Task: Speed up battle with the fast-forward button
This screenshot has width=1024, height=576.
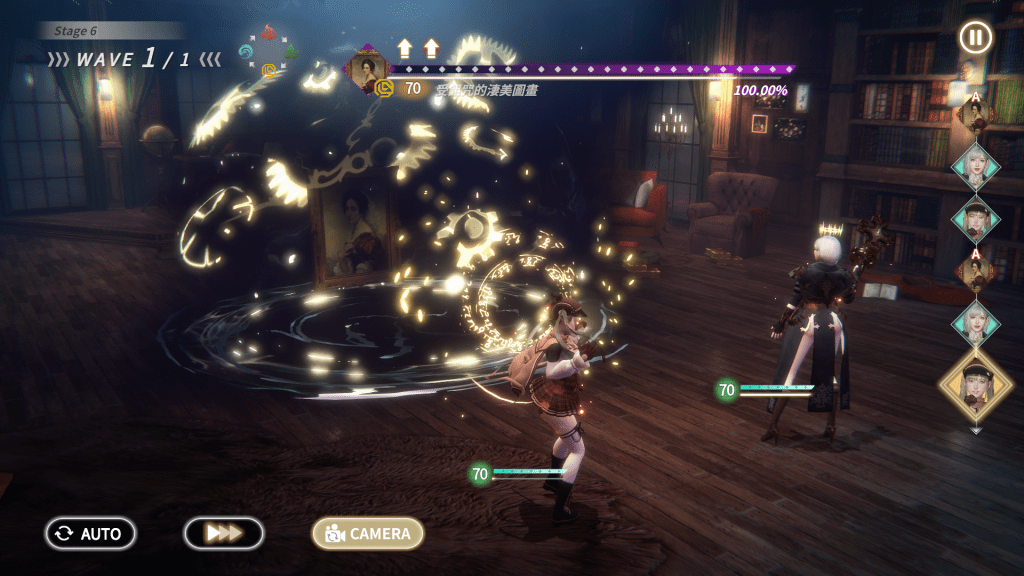Action: click(x=224, y=533)
